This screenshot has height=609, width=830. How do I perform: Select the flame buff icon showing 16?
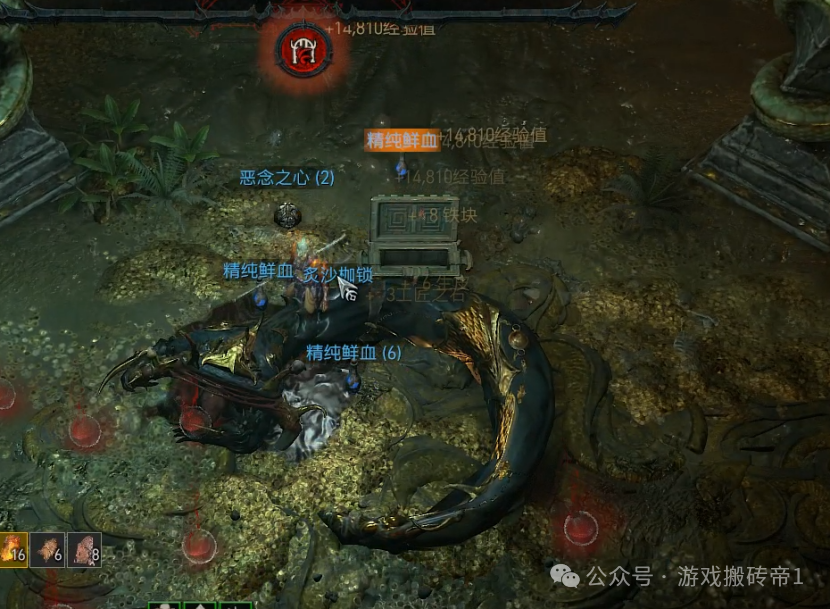click(x=13, y=549)
